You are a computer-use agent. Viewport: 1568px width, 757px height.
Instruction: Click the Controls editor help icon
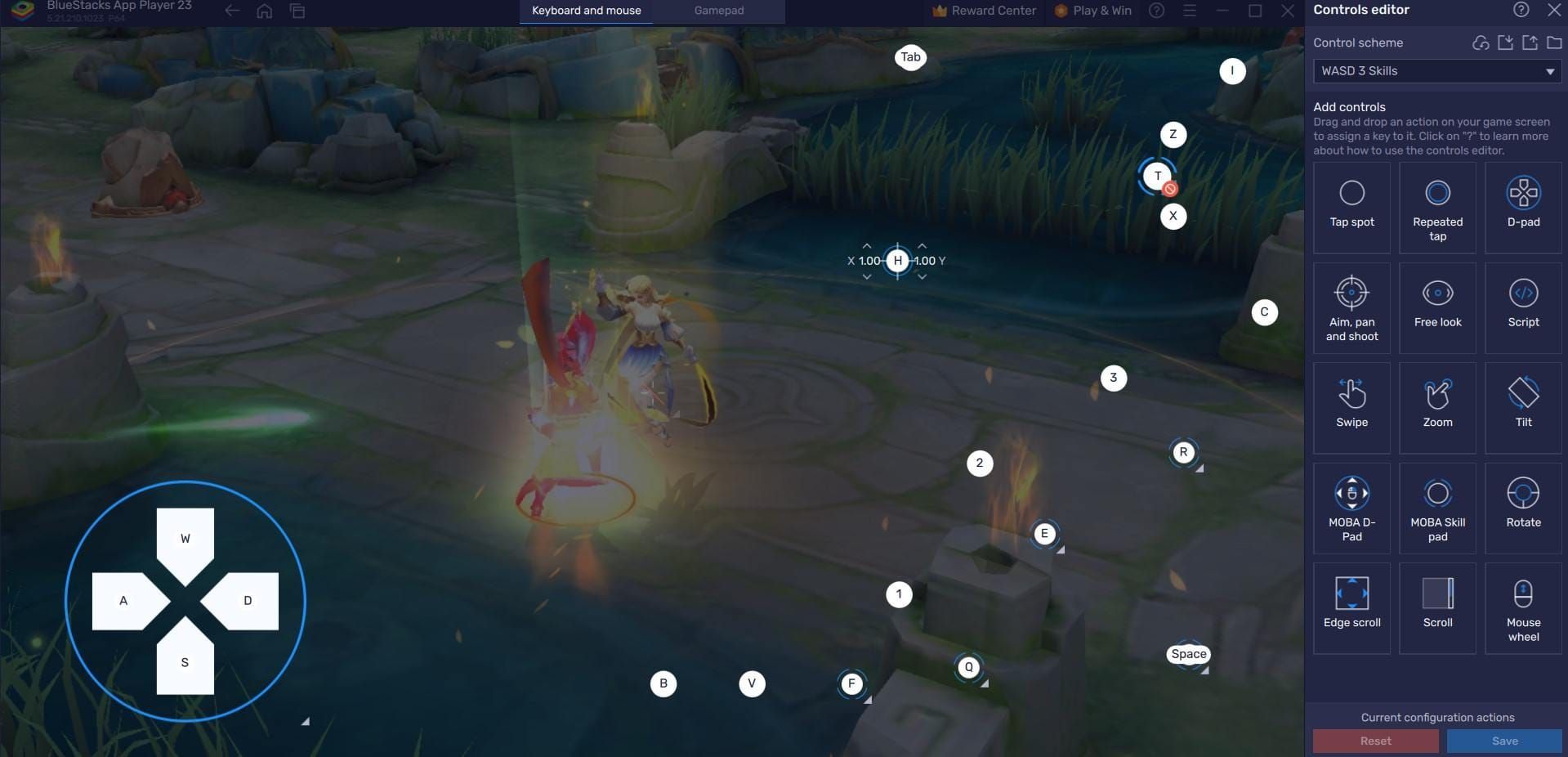(x=1521, y=10)
